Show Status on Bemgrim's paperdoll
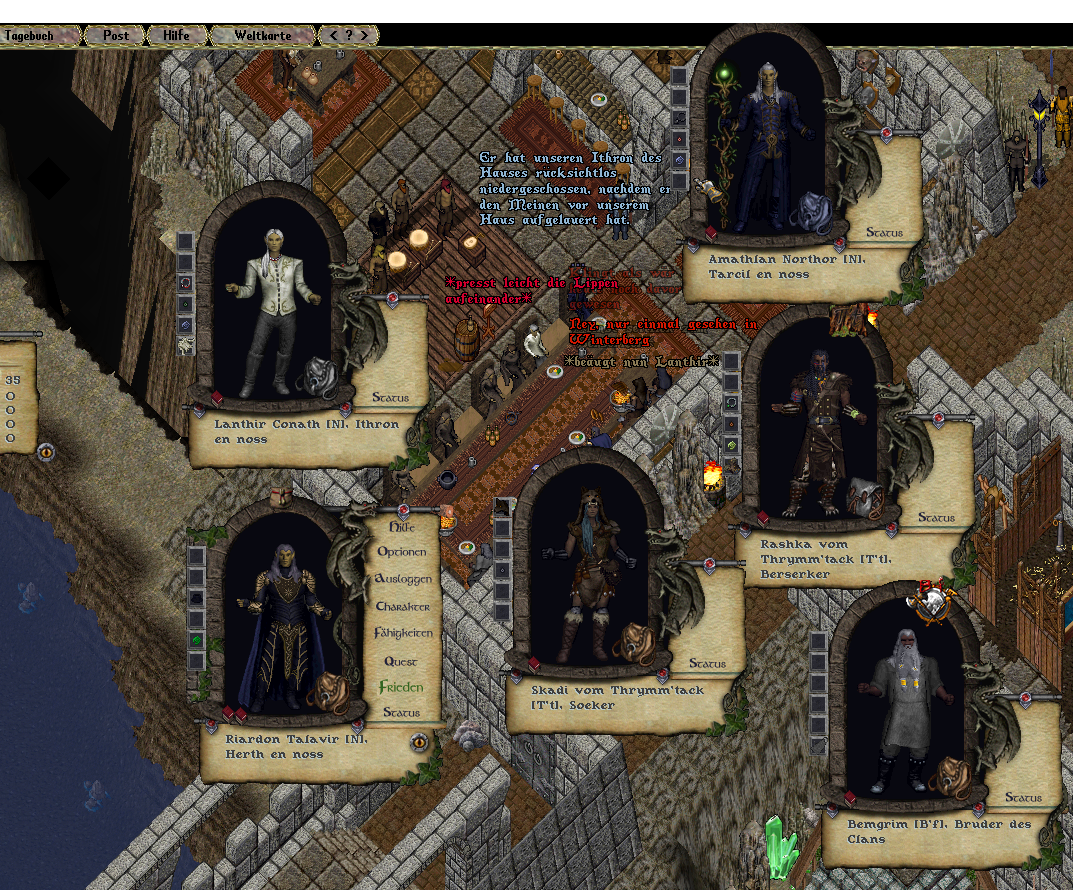 click(x=1023, y=798)
